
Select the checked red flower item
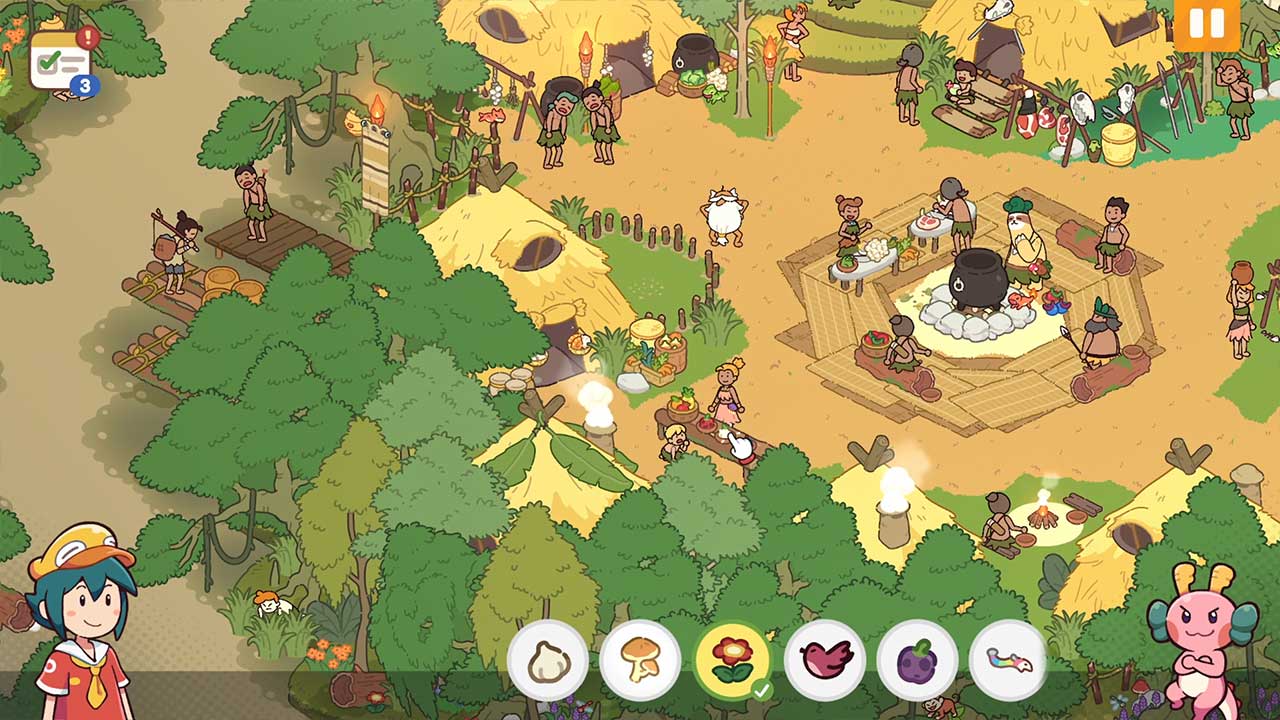(732, 660)
